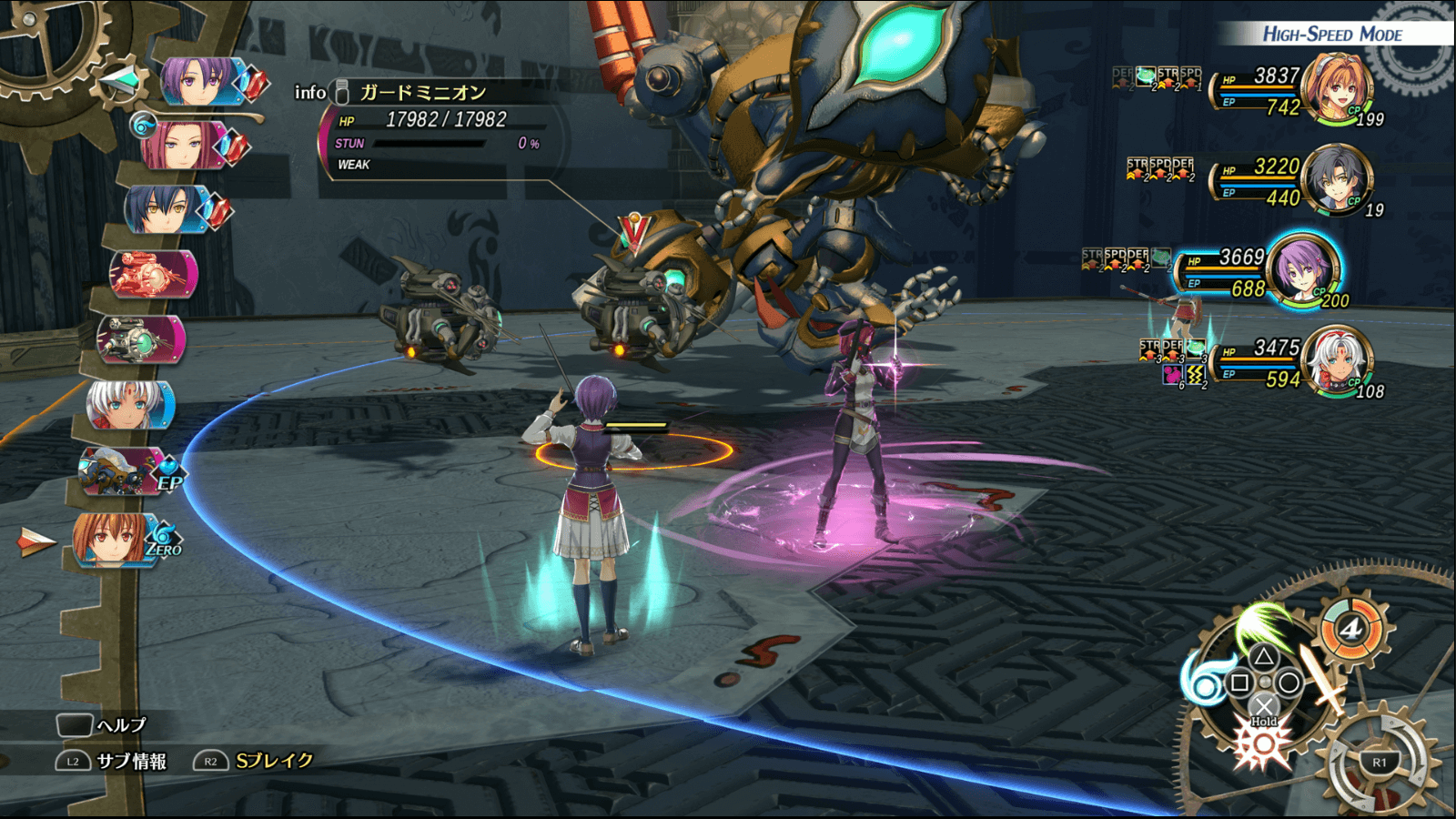Select orange-haired girl's turn portrait marked ZERO

coord(114,540)
